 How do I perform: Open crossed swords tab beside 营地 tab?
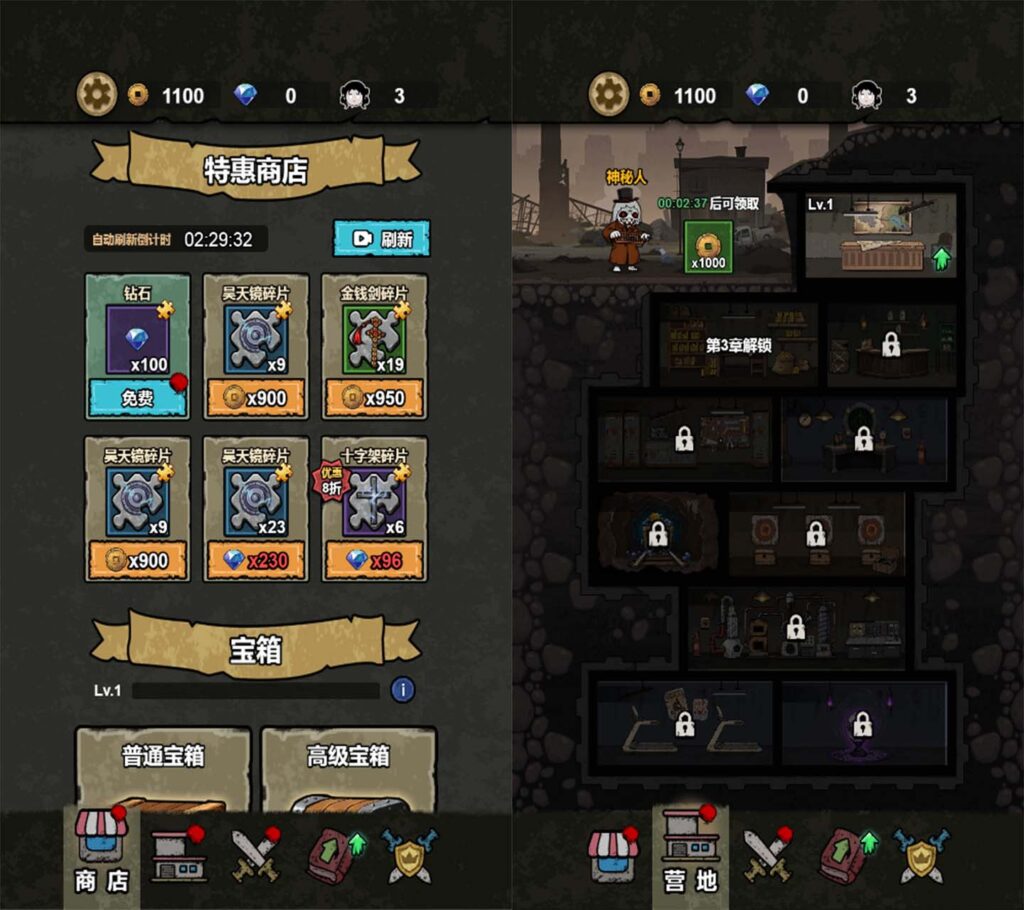(767, 856)
